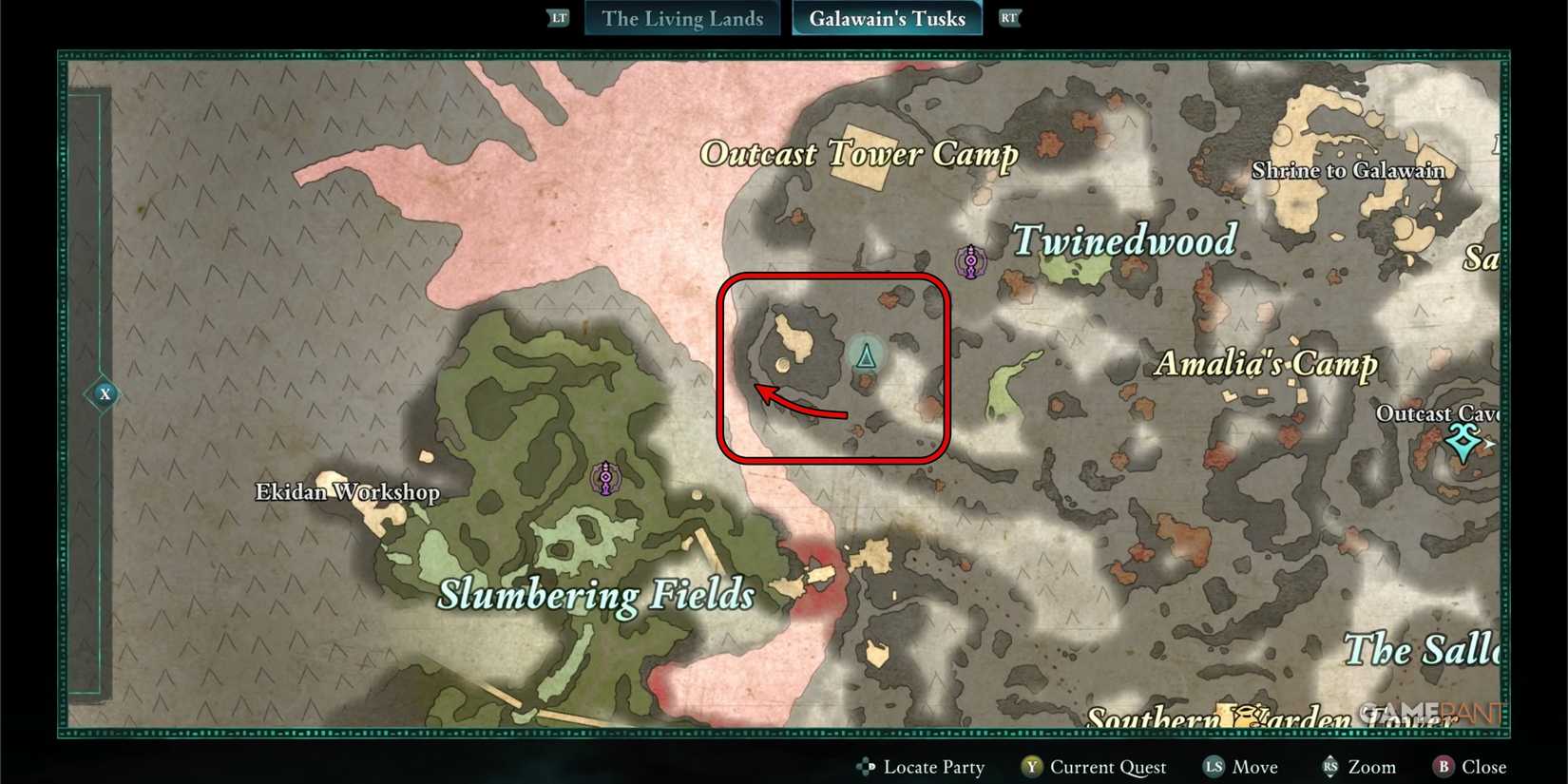Click the purple quest marker near Twinedwood
Viewport: 1568px width, 784px height.
(970, 260)
